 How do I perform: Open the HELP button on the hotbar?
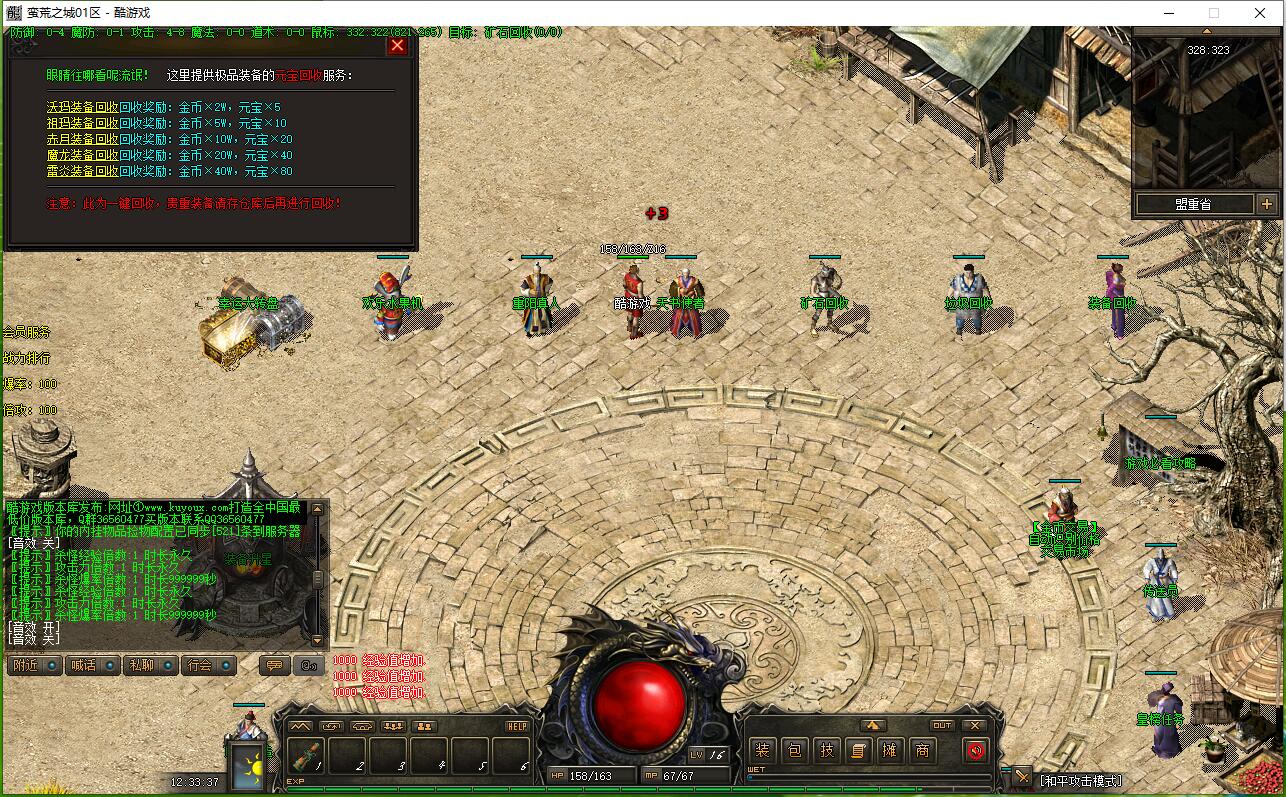[517, 726]
